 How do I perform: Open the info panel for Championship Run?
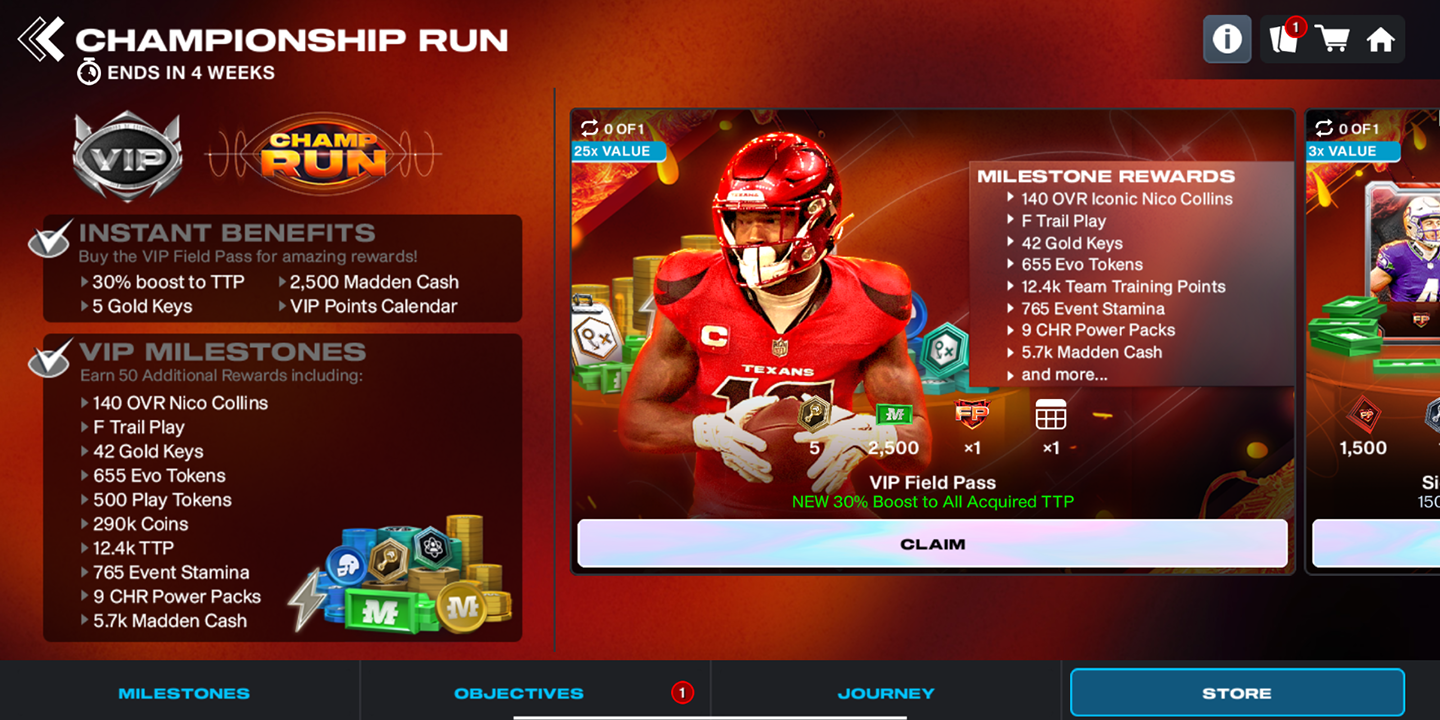click(x=1227, y=39)
